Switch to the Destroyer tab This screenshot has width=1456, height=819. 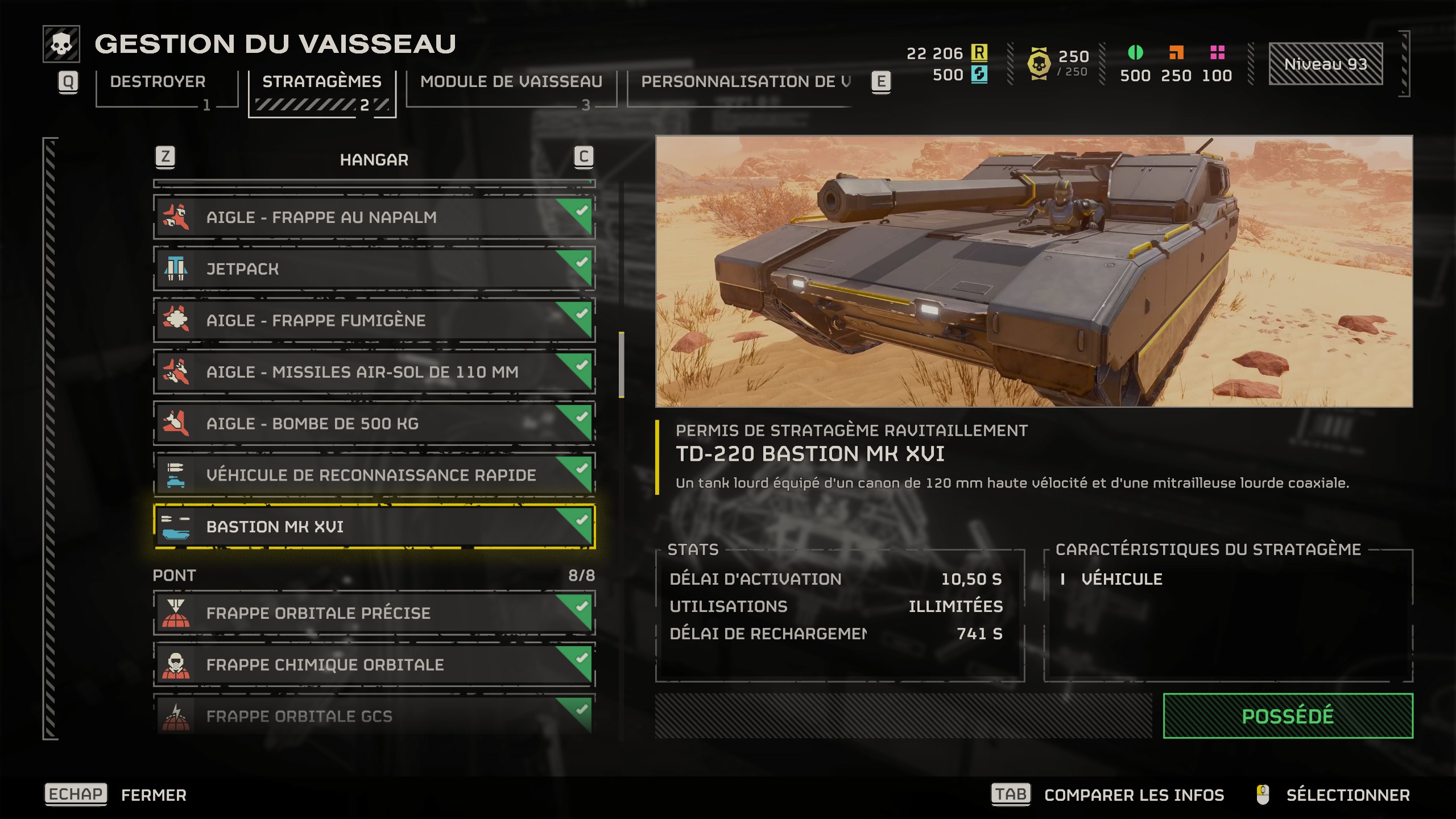pyautogui.click(x=158, y=82)
